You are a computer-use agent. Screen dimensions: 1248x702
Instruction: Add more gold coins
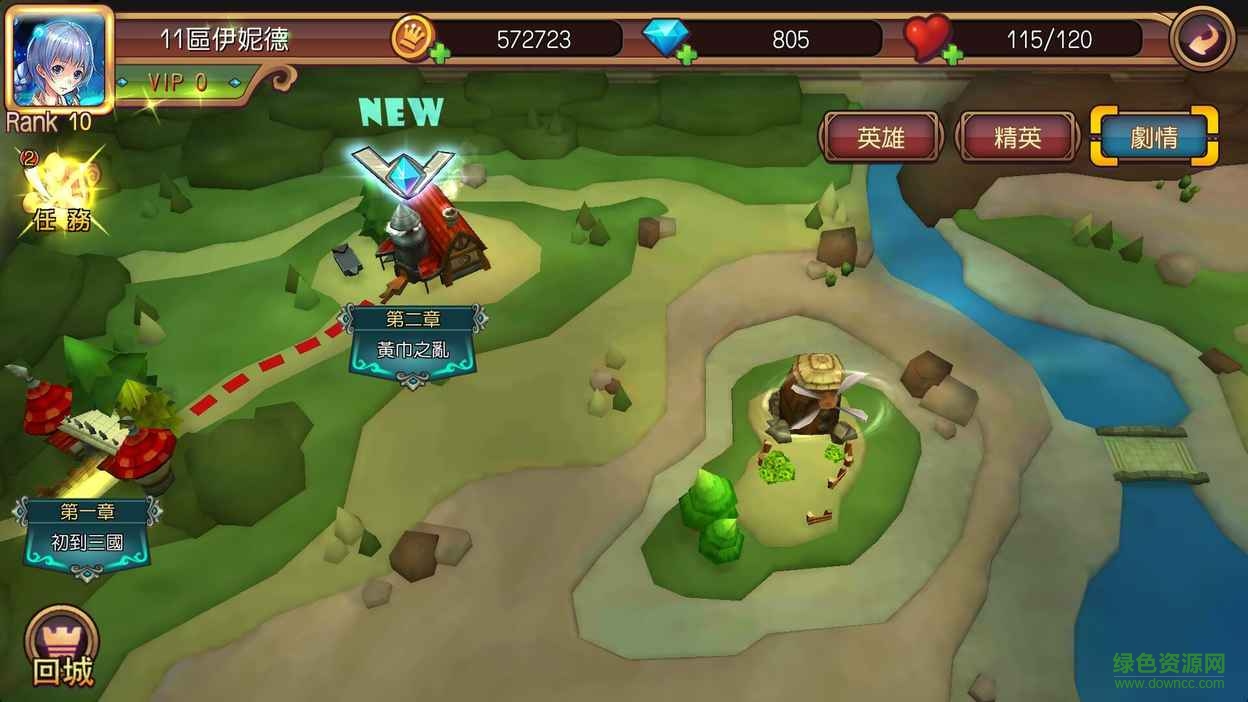439,54
